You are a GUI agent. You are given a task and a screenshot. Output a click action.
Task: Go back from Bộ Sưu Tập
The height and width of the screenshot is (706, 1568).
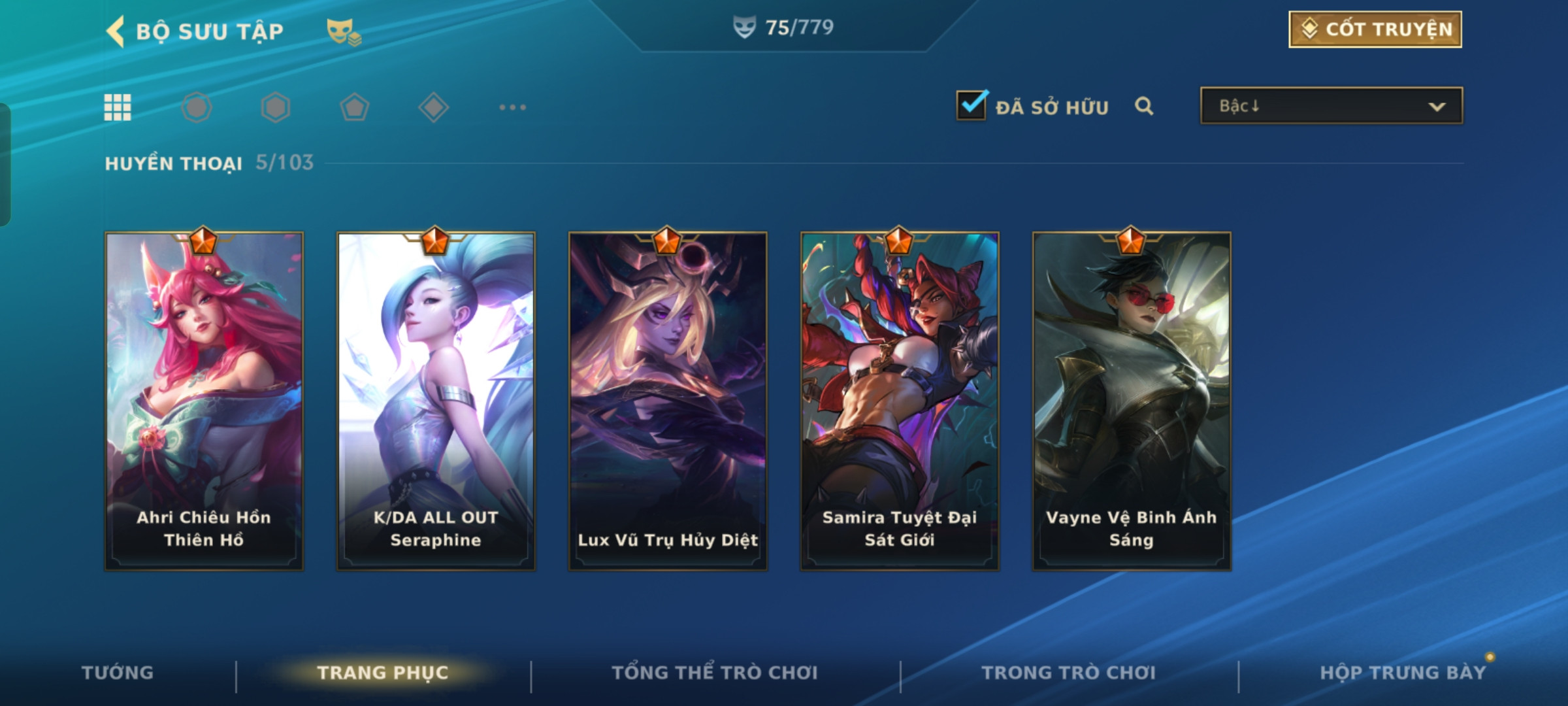pos(116,31)
